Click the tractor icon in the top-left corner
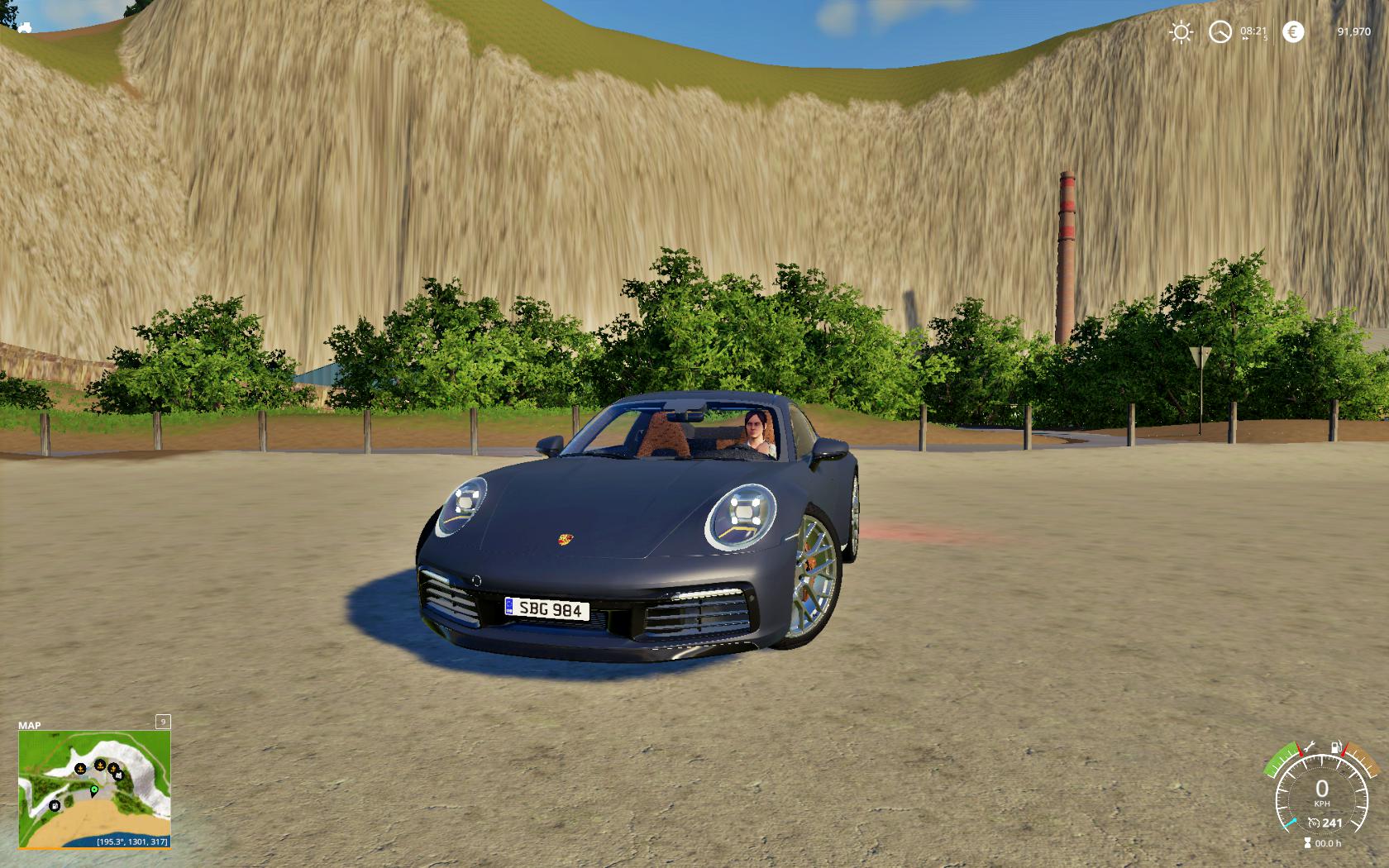Screen dimensions: 1389x868 pyautogui.click(x=24, y=27)
